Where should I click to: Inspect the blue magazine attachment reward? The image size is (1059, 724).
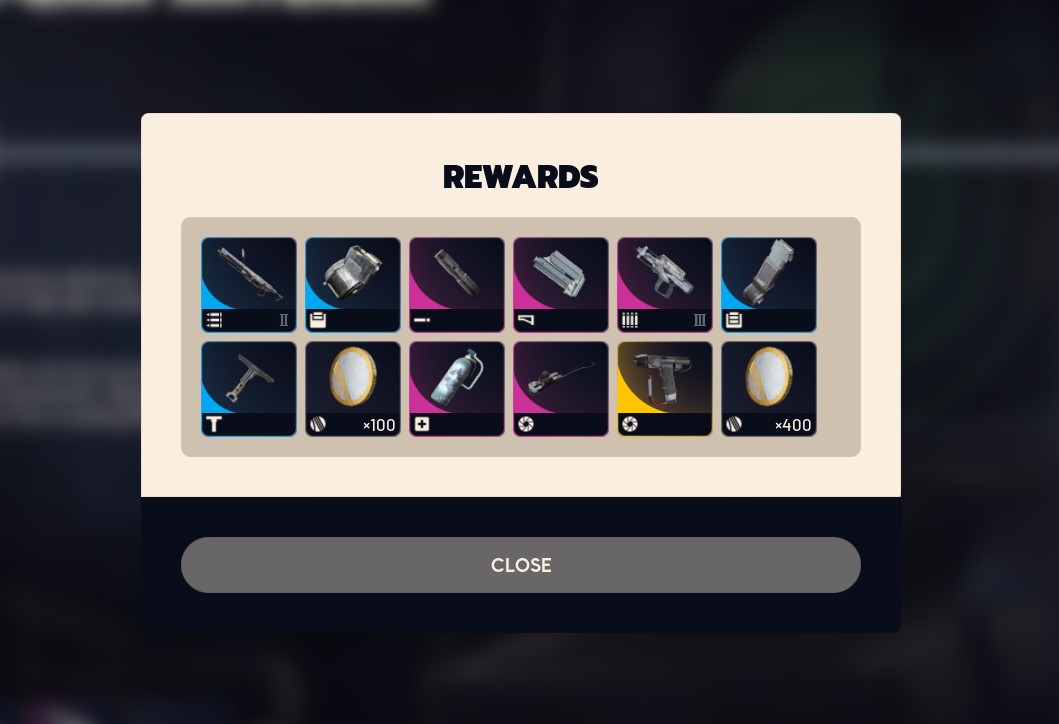[769, 285]
